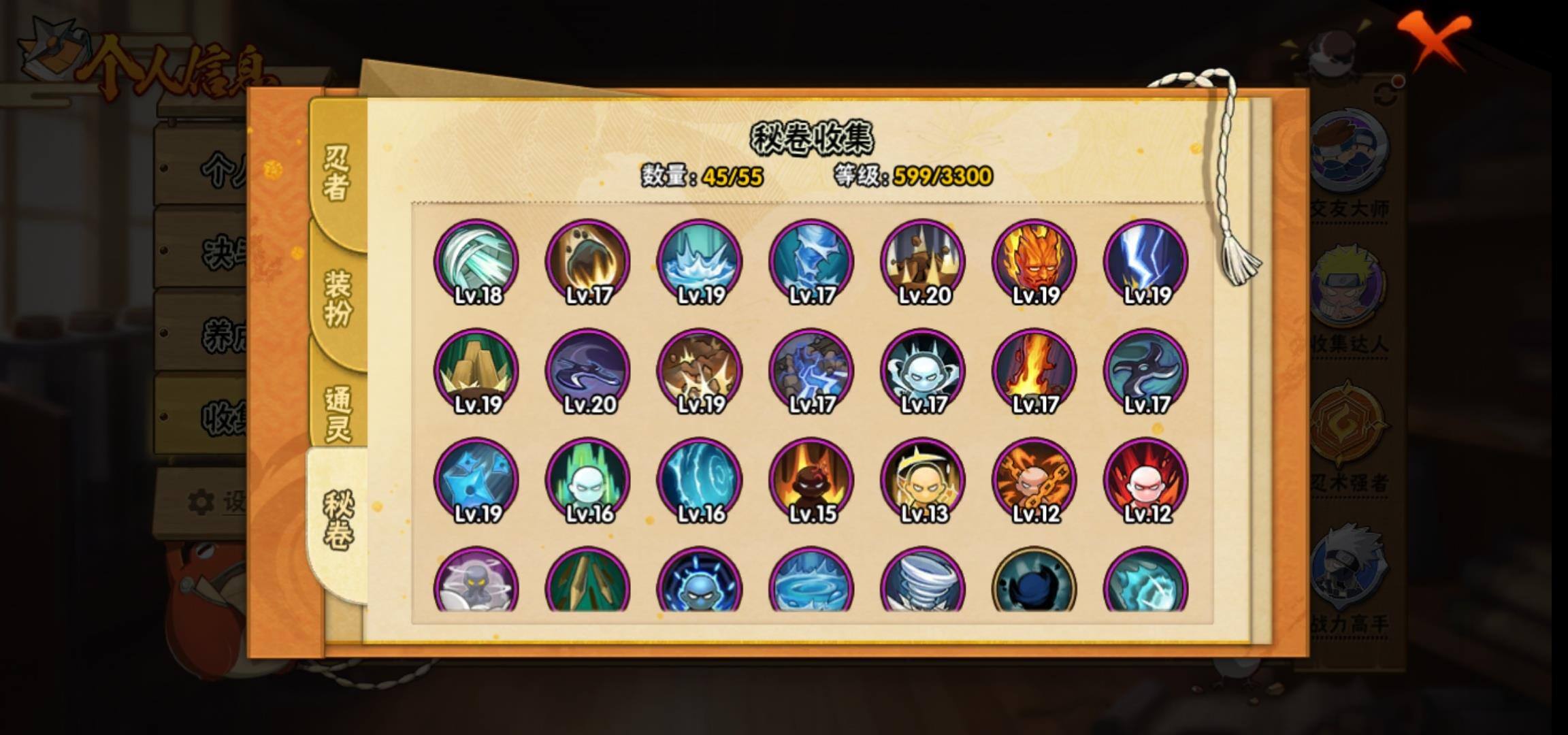Pick the Lv.19 flaming face scroll
Image resolution: width=1568 pixels, height=735 pixels.
pos(1034,261)
